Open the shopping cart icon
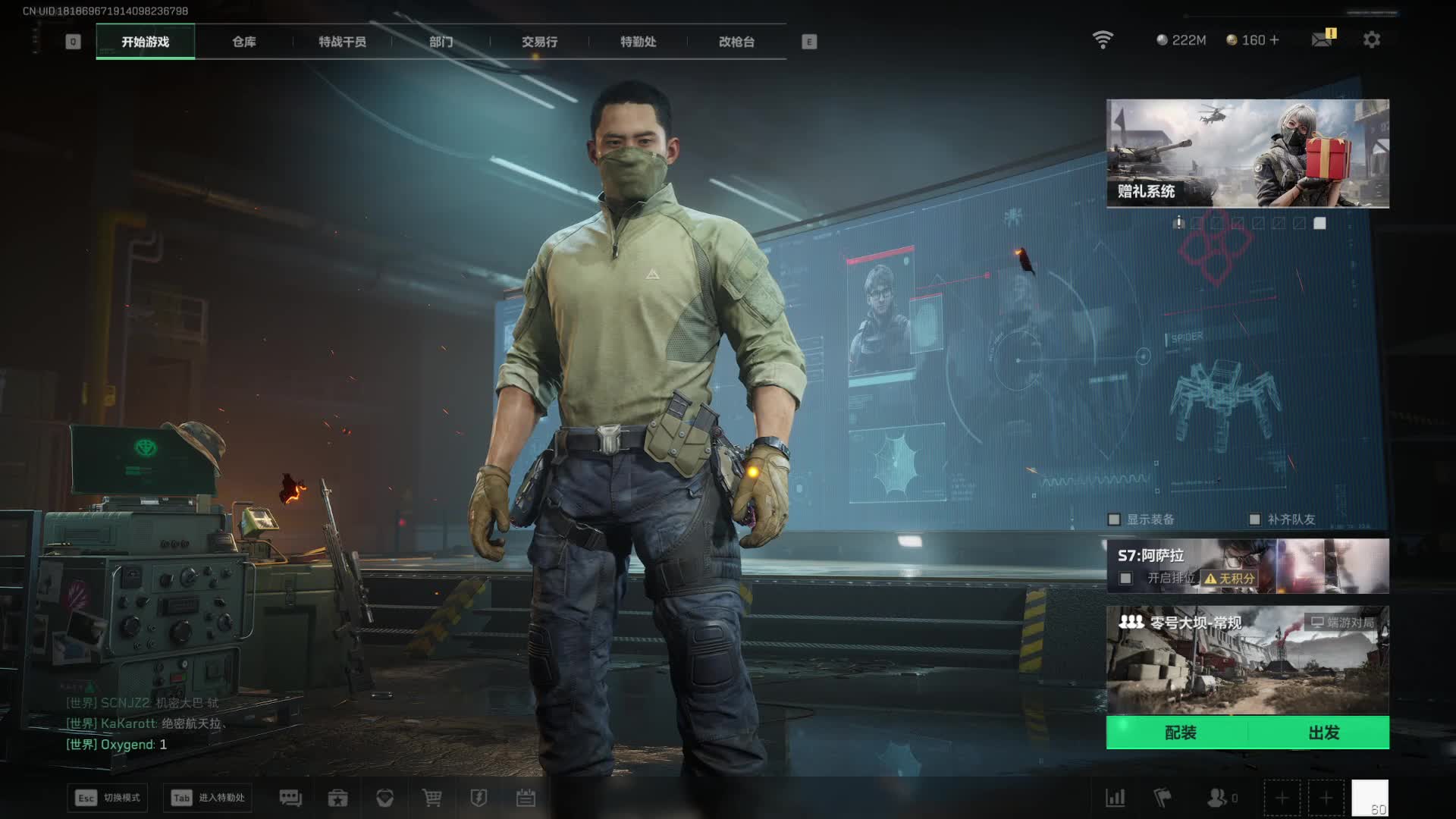The image size is (1456, 819). 431,798
